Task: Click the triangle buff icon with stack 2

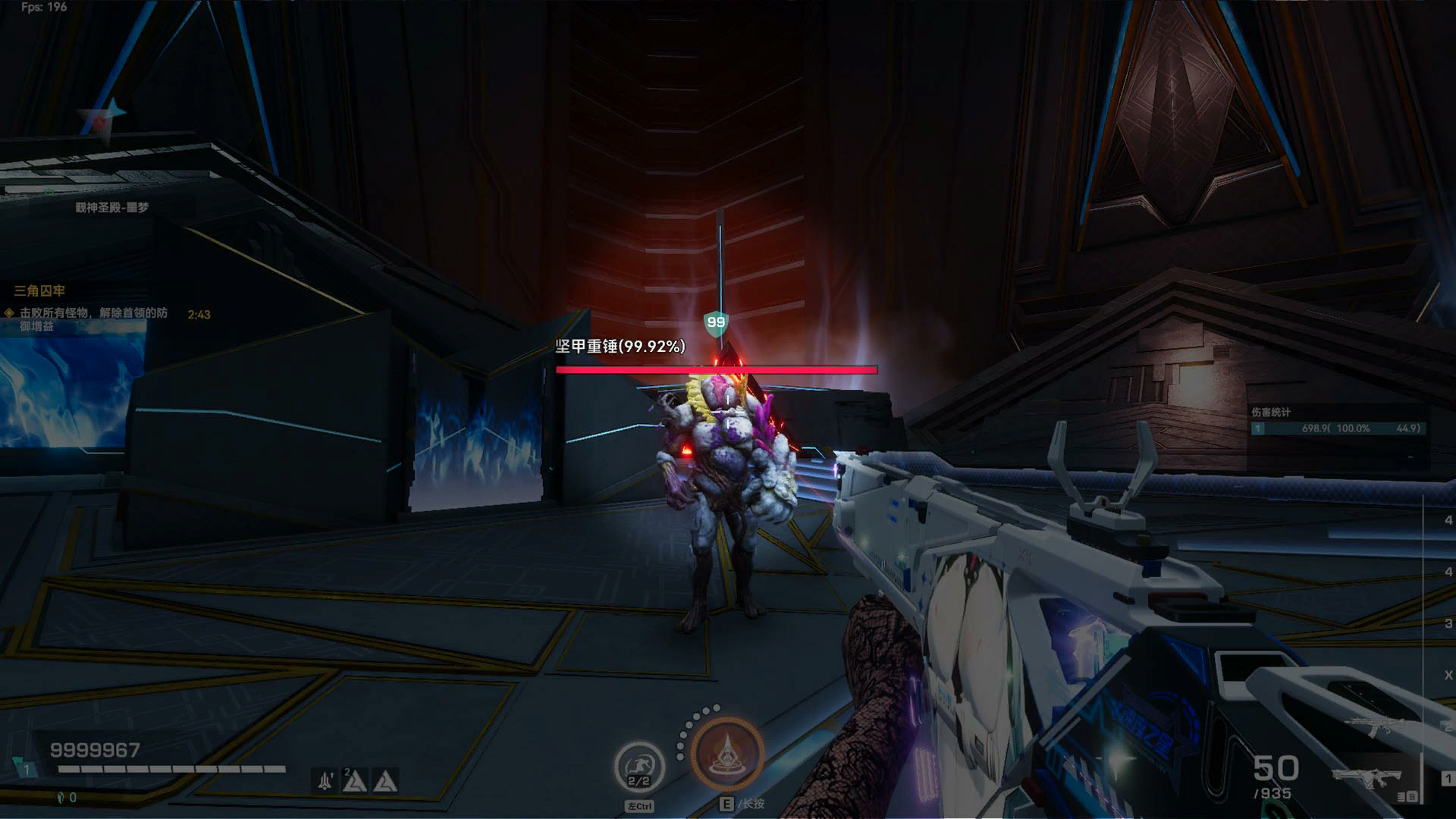Action: tap(355, 780)
